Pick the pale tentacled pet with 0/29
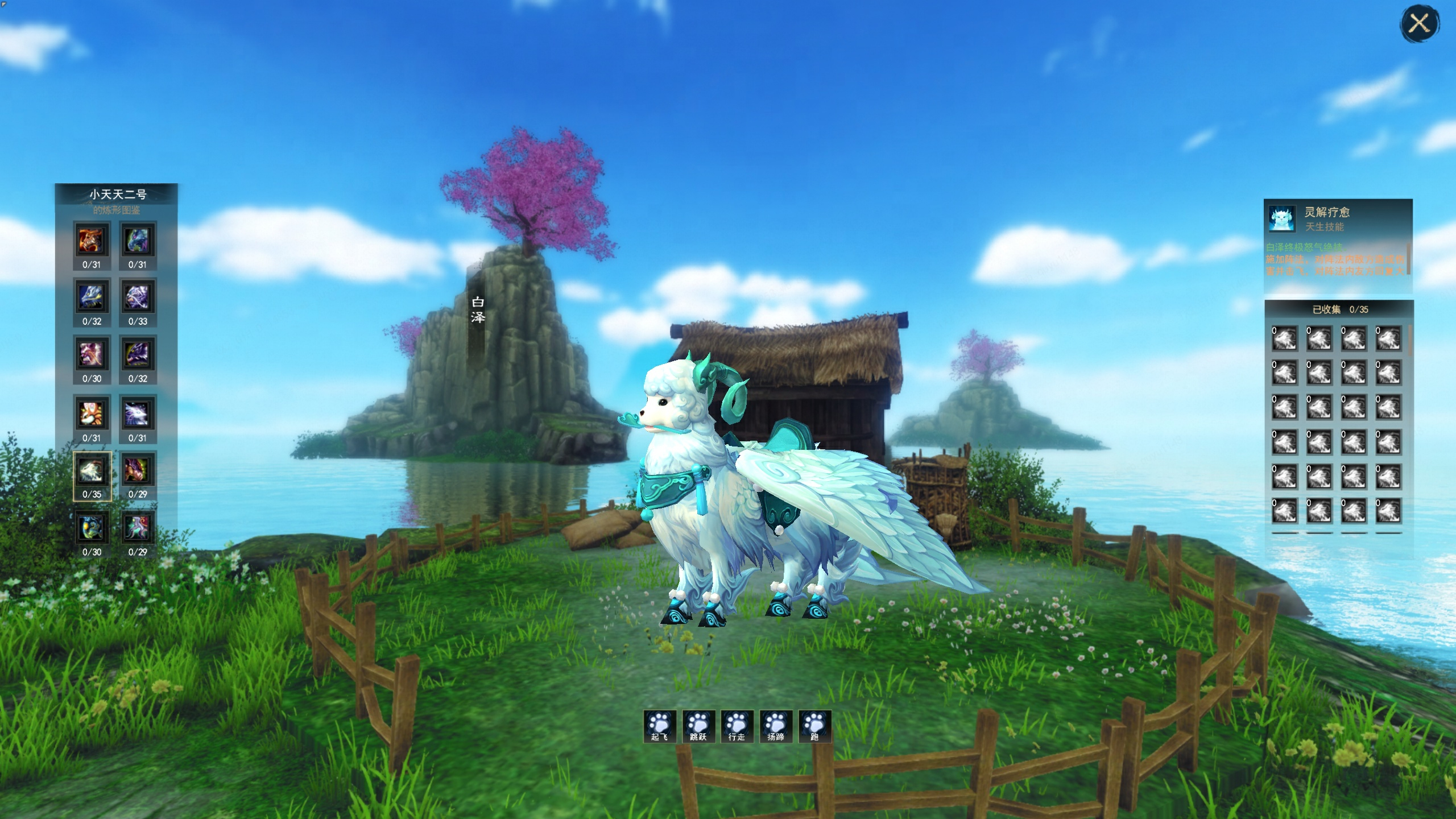 pos(138,528)
